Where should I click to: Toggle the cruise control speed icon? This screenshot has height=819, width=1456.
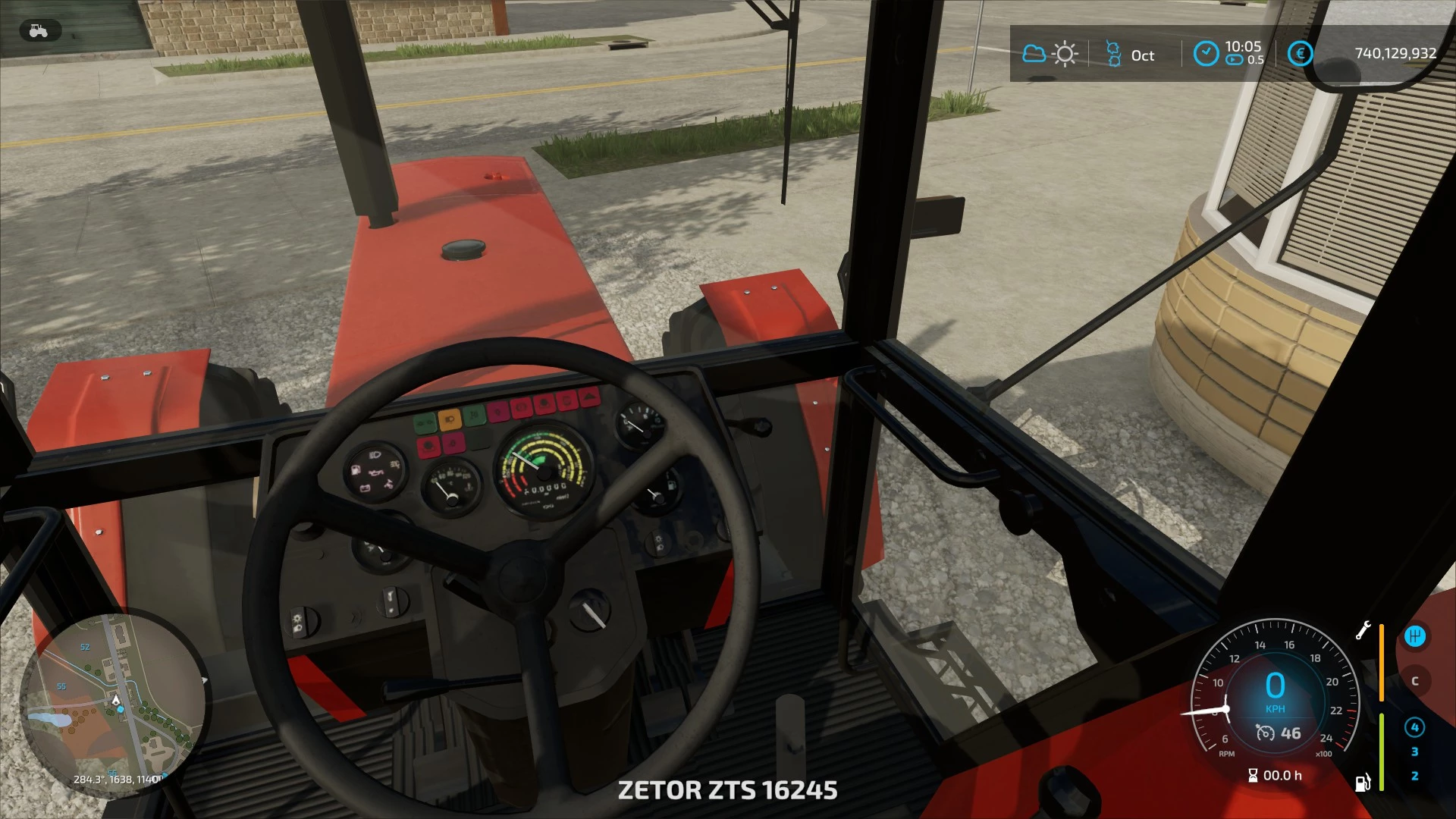(1266, 733)
